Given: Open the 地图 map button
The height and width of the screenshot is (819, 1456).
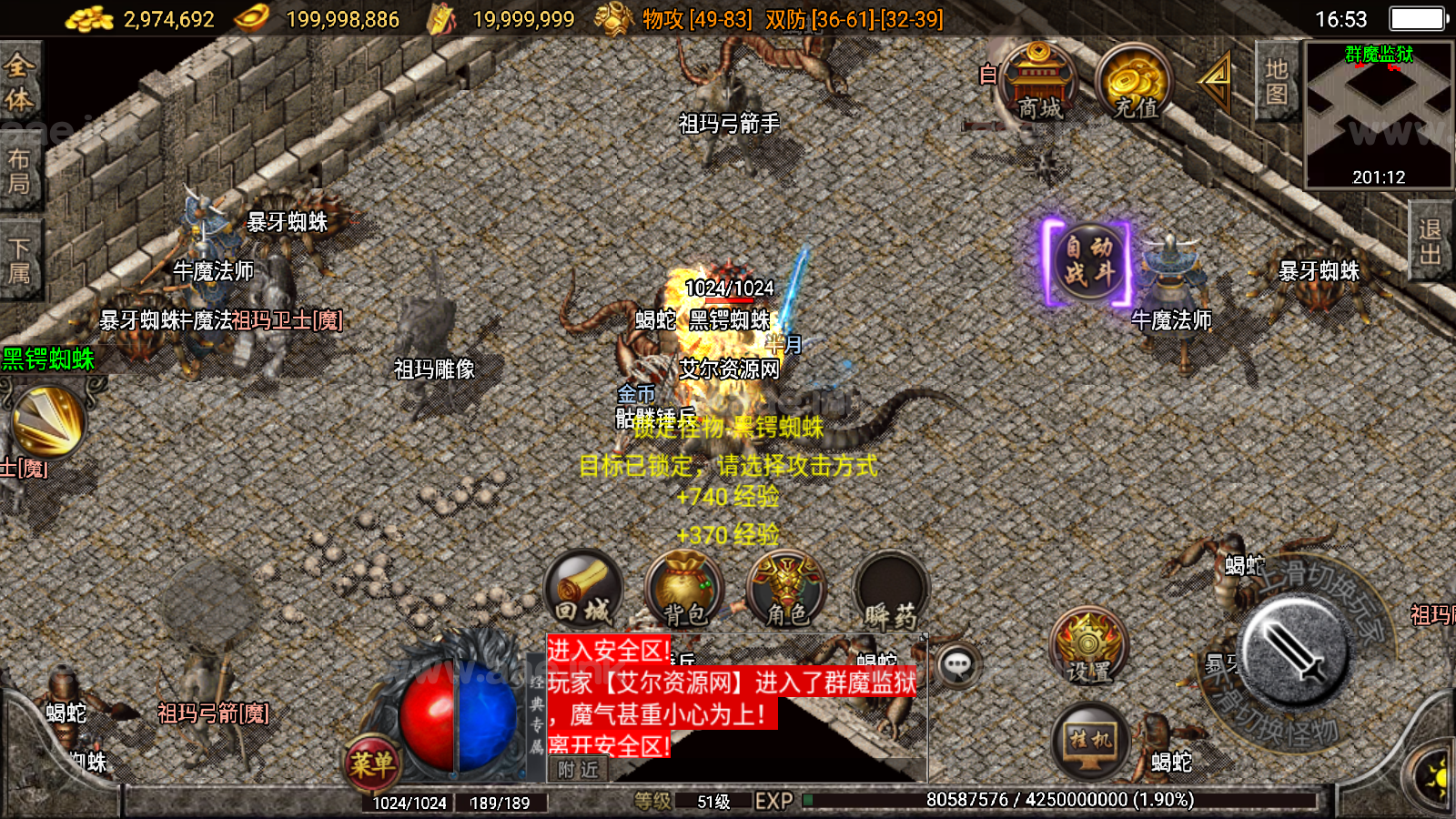Looking at the screenshot, I should click(x=1276, y=82).
